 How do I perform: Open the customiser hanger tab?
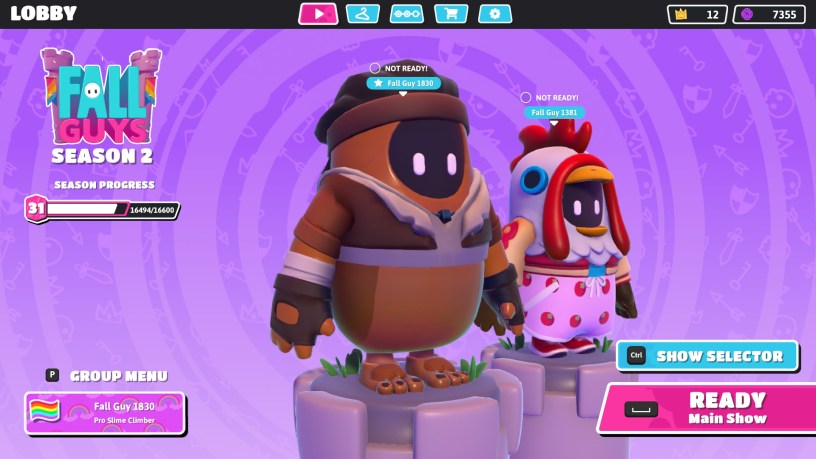pos(362,14)
